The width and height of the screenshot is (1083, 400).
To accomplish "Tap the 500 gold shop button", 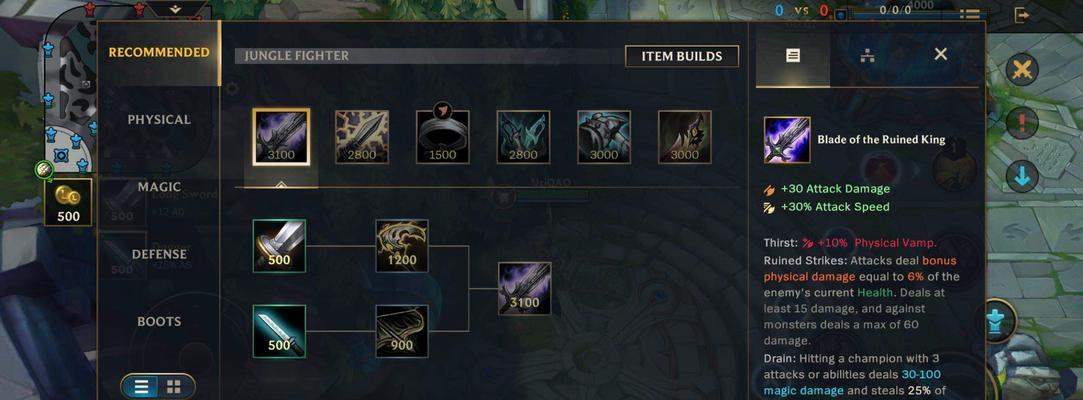I will pos(68,202).
